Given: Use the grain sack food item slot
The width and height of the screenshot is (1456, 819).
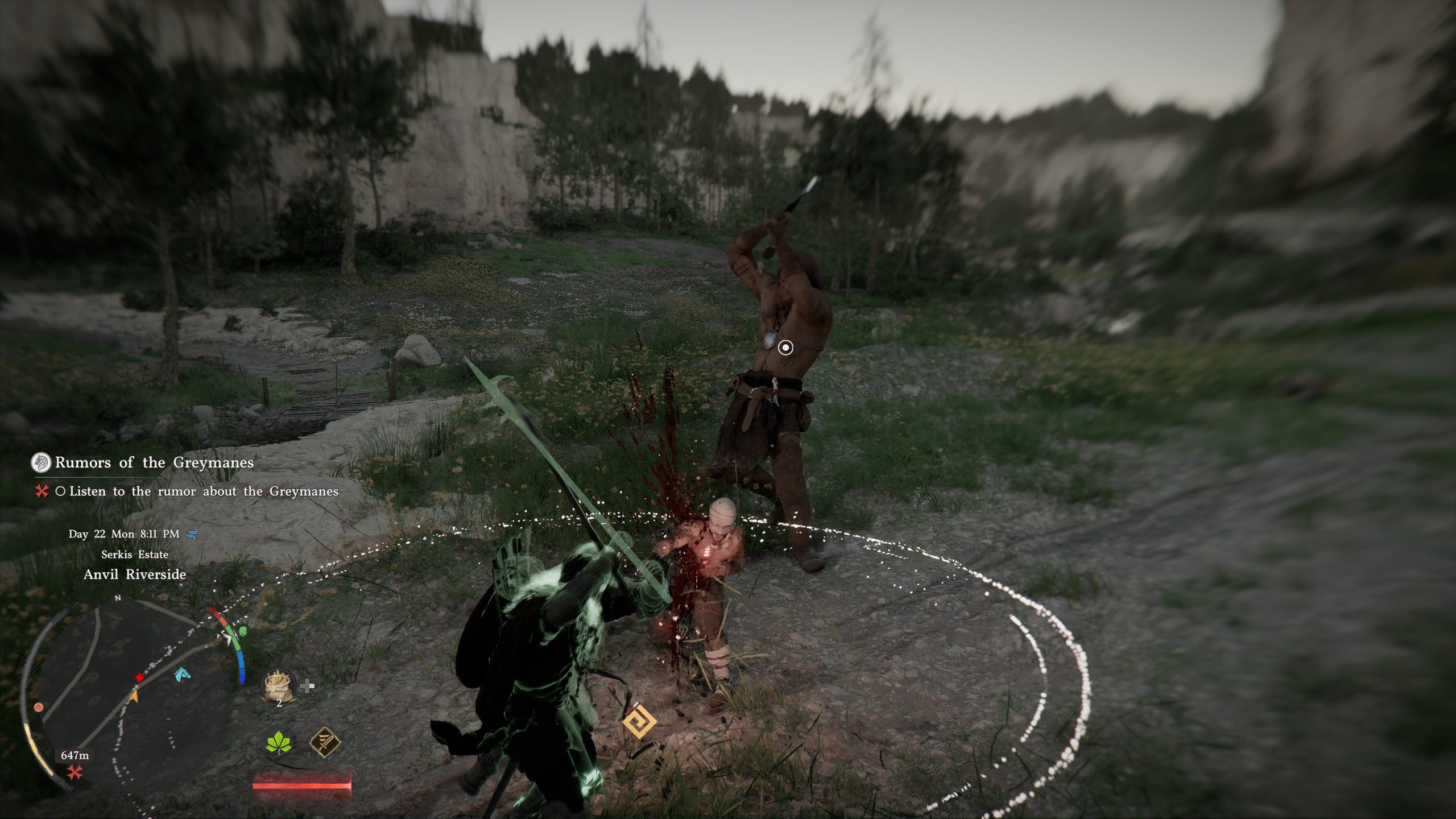Looking at the screenshot, I should (278, 685).
